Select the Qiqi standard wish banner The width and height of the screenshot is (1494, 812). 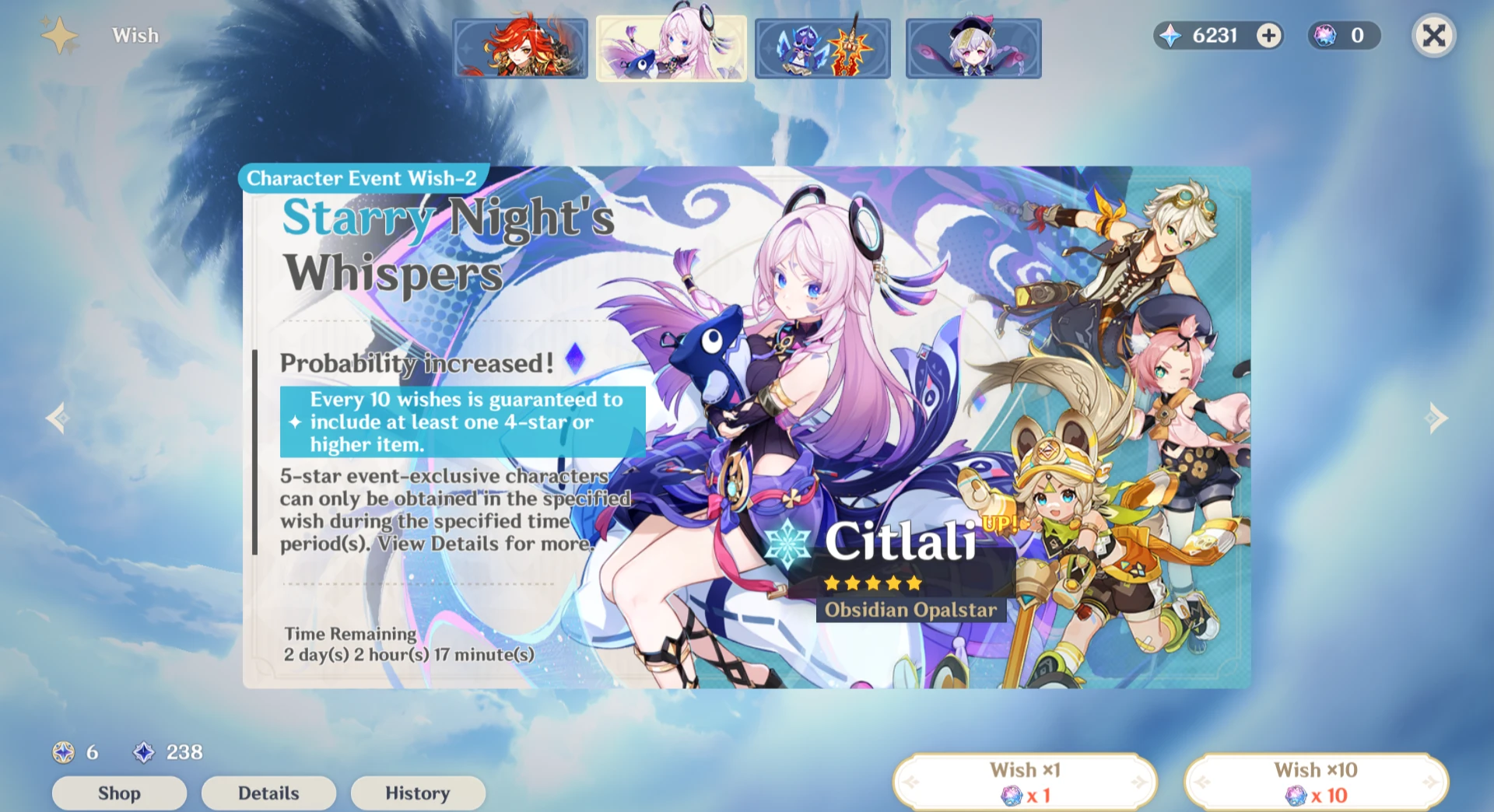tap(973, 48)
